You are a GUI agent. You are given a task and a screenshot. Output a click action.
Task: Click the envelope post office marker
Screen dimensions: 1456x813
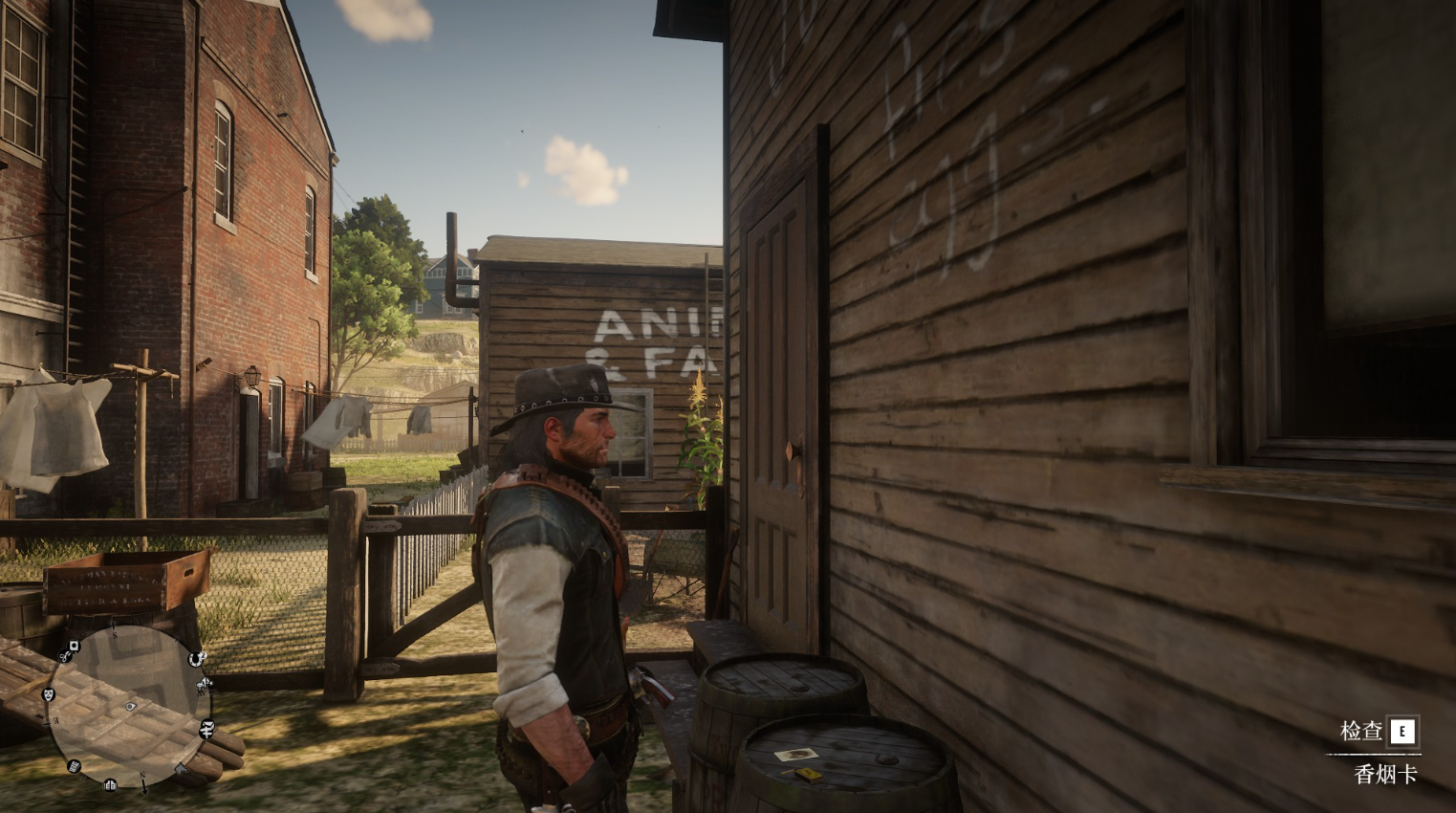pos(208,724)
